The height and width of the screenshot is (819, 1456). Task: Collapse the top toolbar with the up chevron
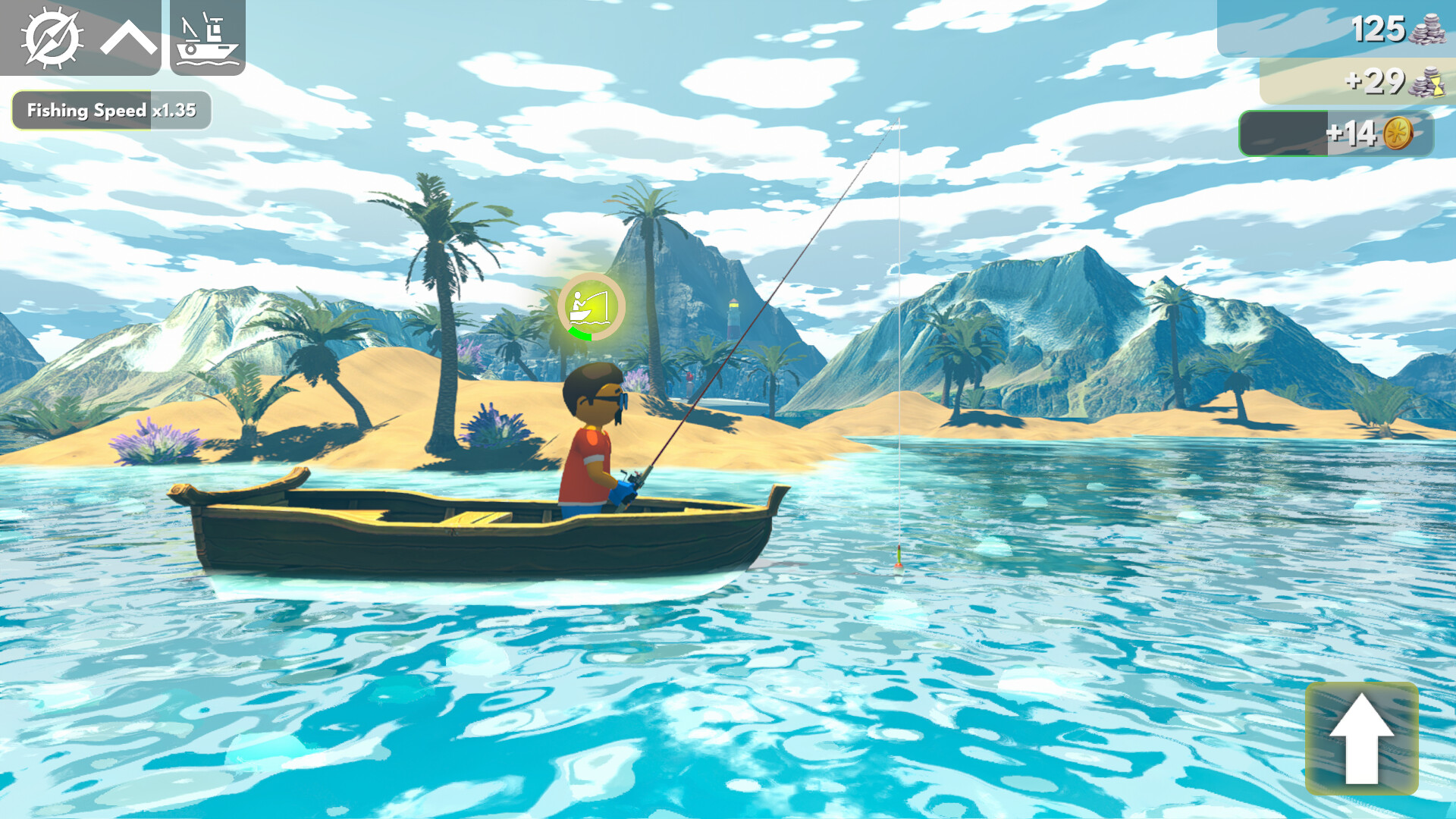(x=129, y=38)
